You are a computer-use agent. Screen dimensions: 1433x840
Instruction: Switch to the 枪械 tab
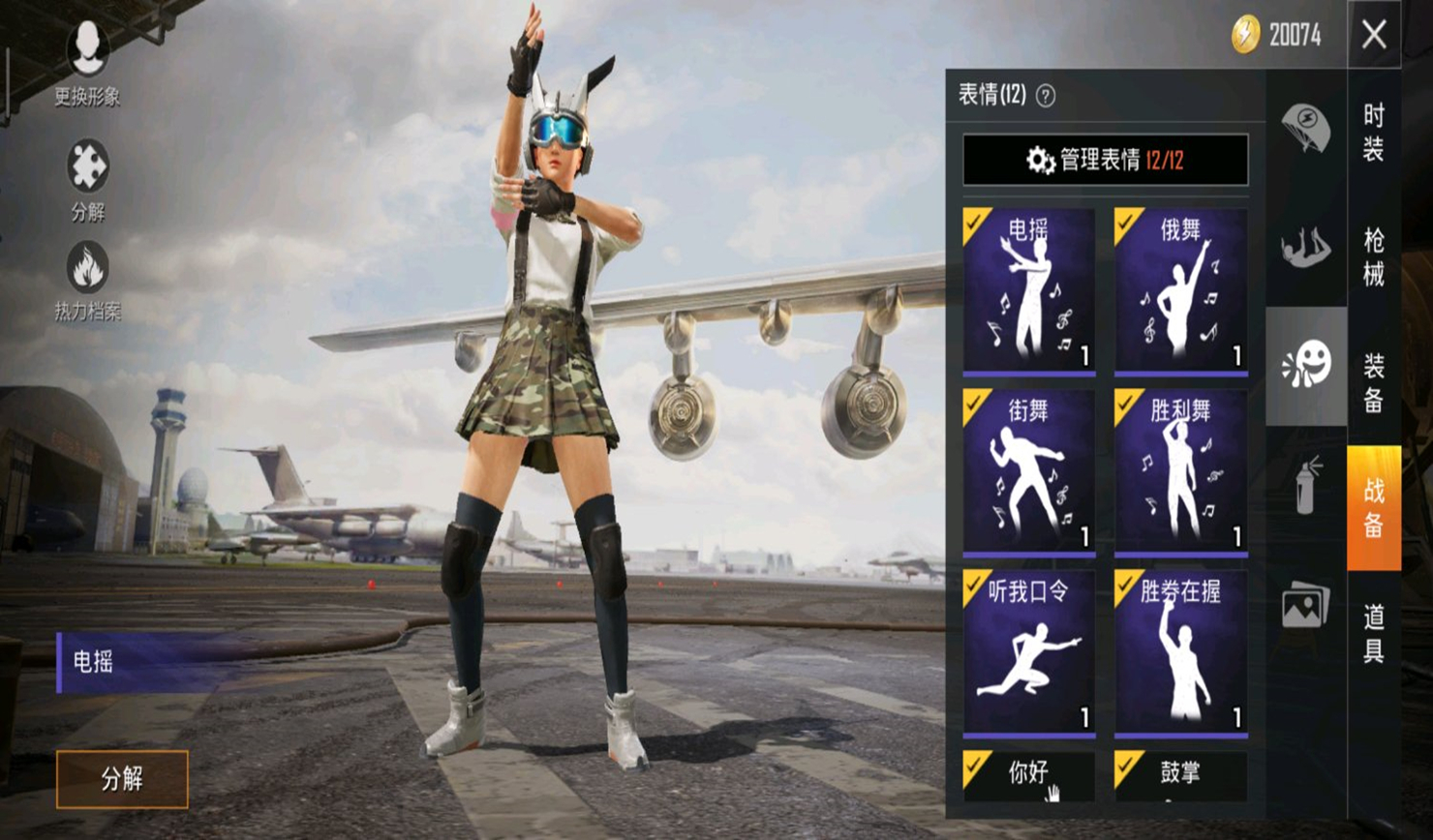(1374, 256)
